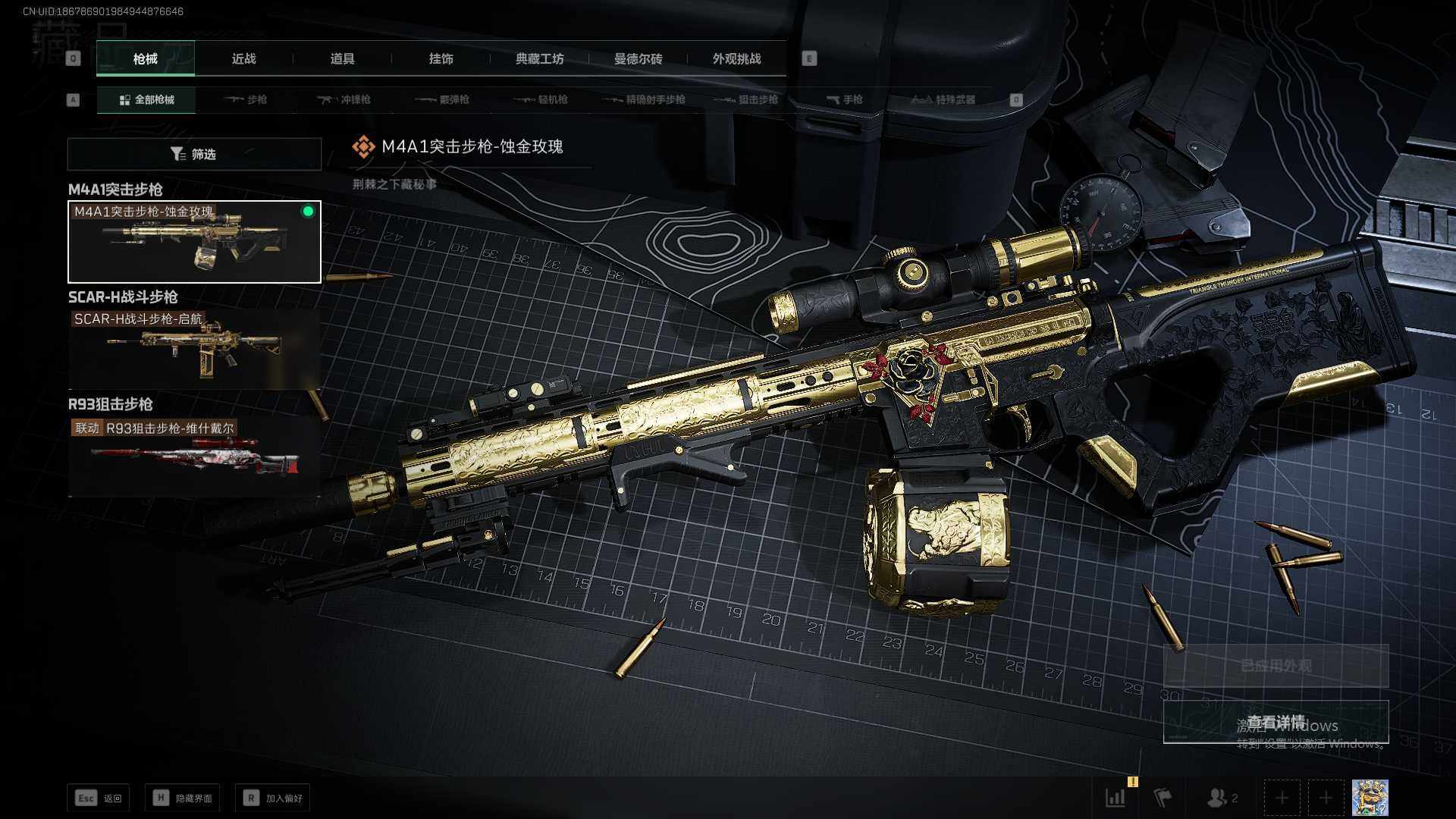Viewport: 1456px width, 819px height.
Task: Go to the 典藏工坊 tab
Action: click(539, 58)
